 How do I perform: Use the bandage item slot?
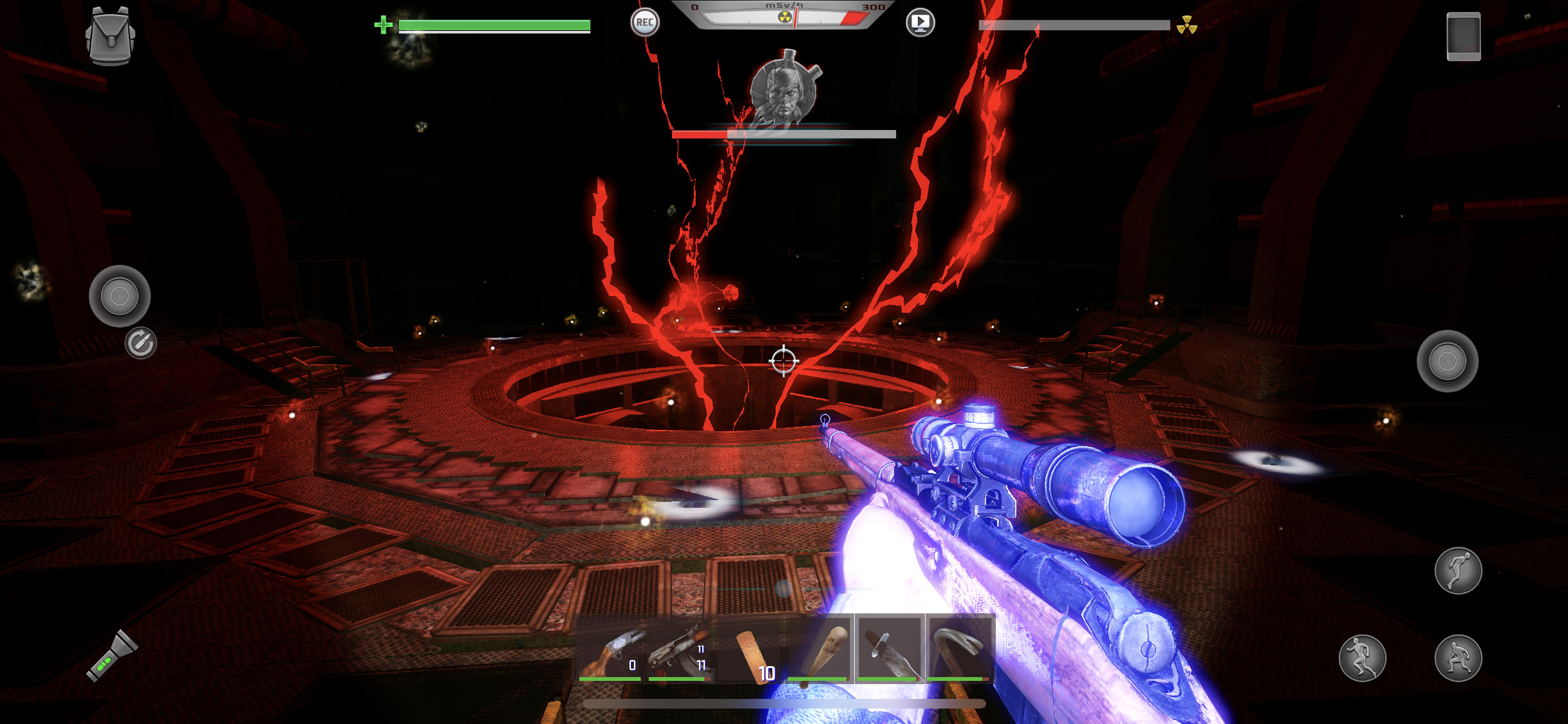click(x=752, y=650)
